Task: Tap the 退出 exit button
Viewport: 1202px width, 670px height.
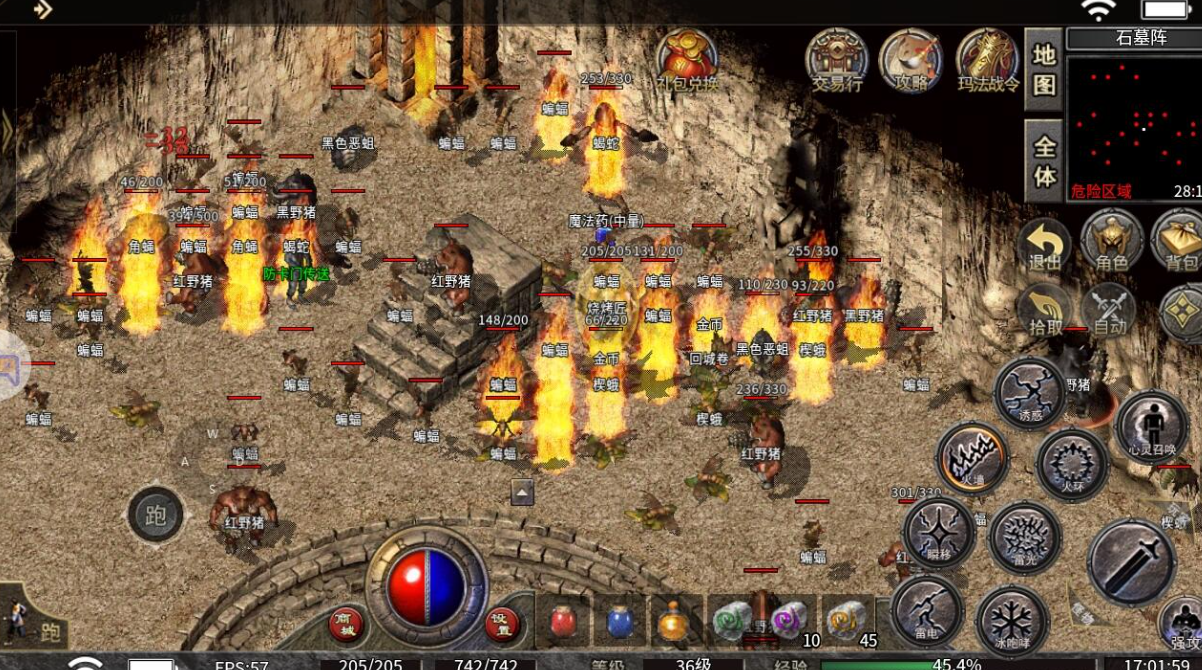Action: pyautogui.click(x=1043, y=243)
